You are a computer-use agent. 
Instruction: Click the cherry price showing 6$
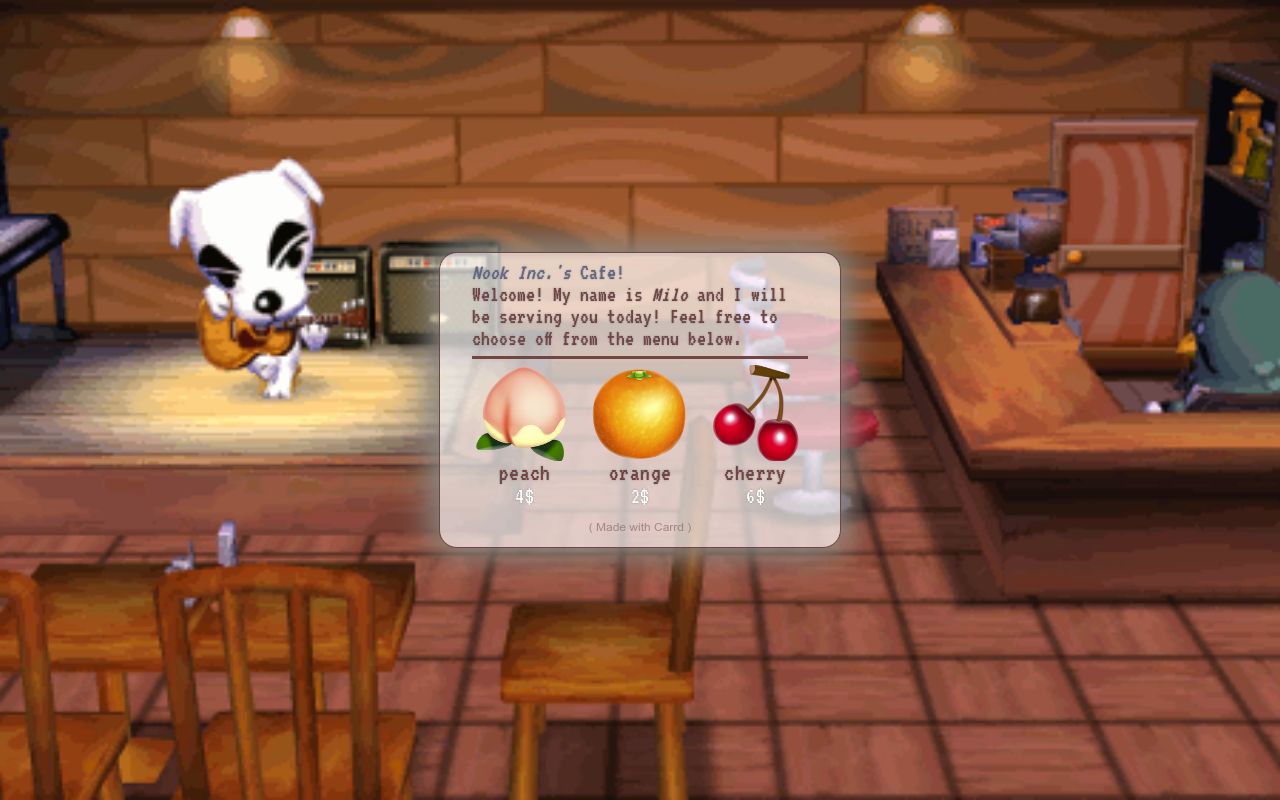pos(755,494)
